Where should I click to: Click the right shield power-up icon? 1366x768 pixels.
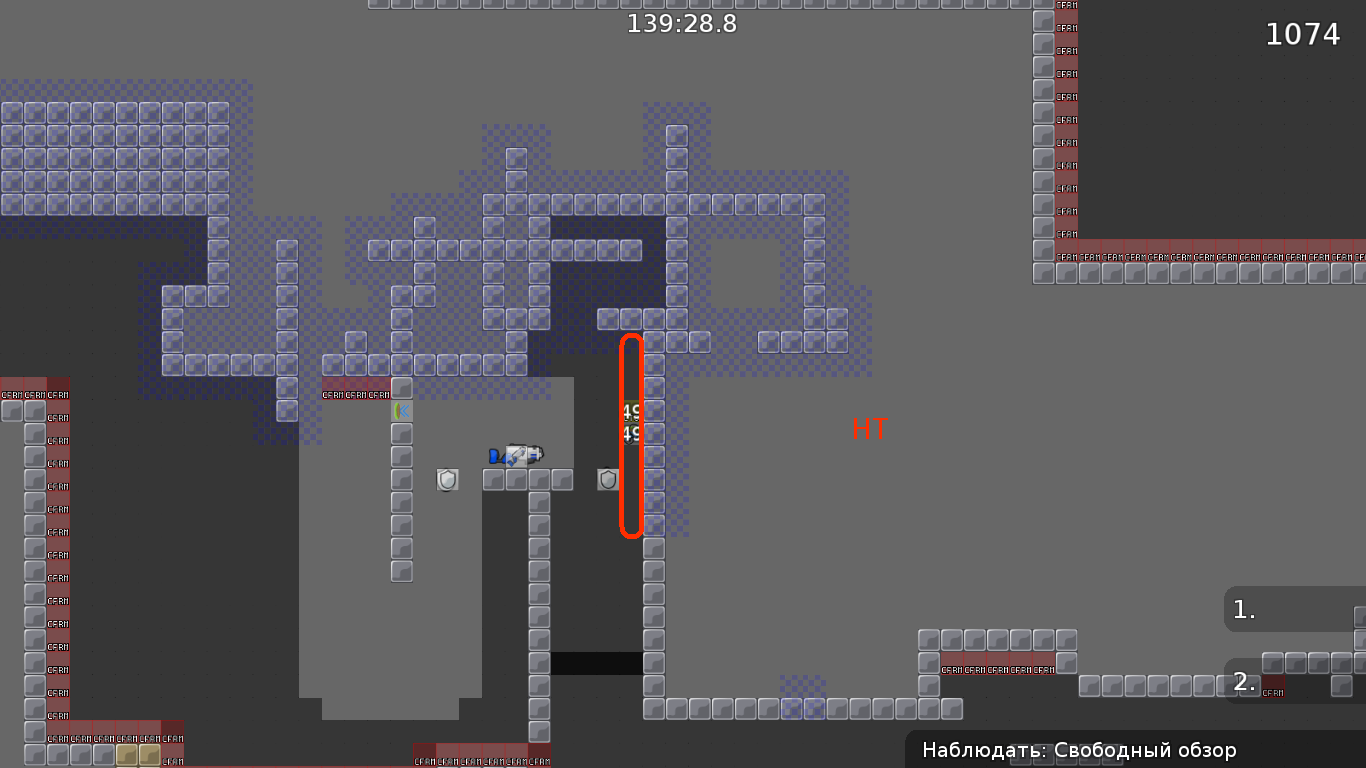pyautogui.click(x=607, y=480)
